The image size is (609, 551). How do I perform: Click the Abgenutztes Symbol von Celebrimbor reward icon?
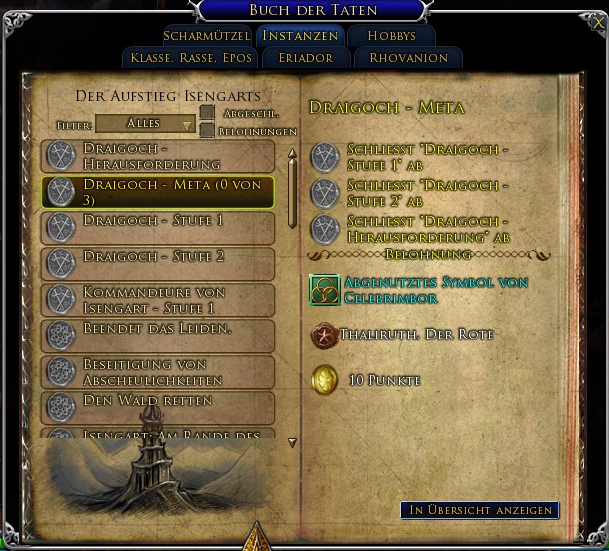click(324, 290)
